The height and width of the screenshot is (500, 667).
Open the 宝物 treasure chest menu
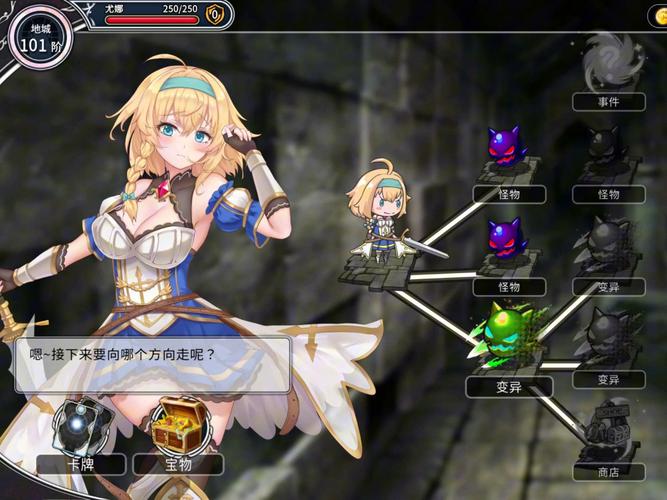[x=179, y=429]
